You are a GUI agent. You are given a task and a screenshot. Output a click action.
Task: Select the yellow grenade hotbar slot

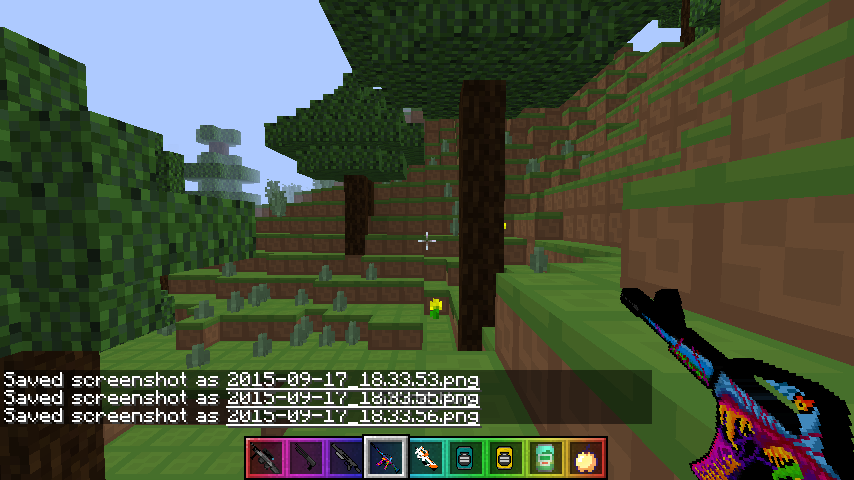(x=505, y=458)
